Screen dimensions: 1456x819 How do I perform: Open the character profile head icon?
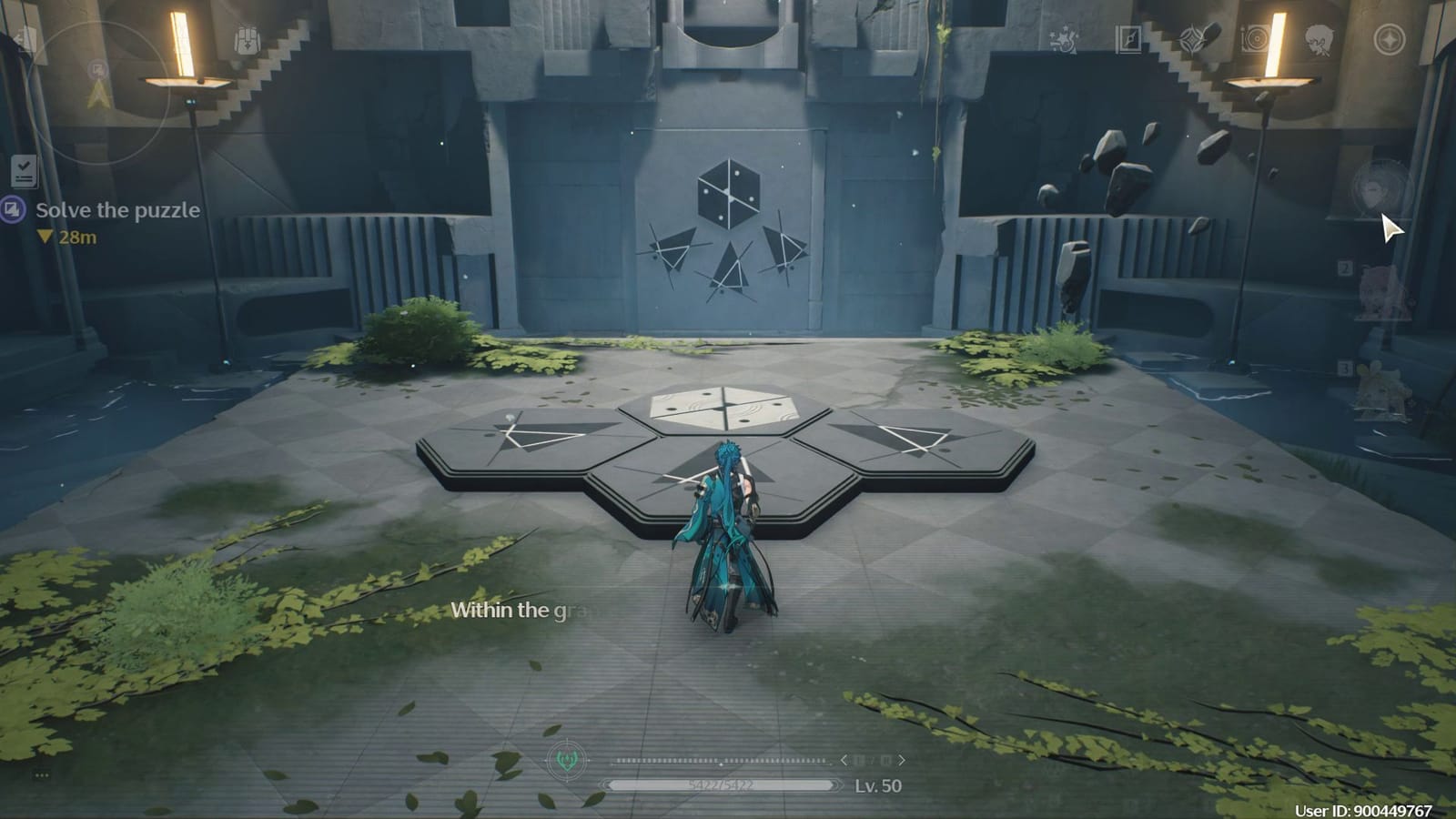click(1320, 36)
